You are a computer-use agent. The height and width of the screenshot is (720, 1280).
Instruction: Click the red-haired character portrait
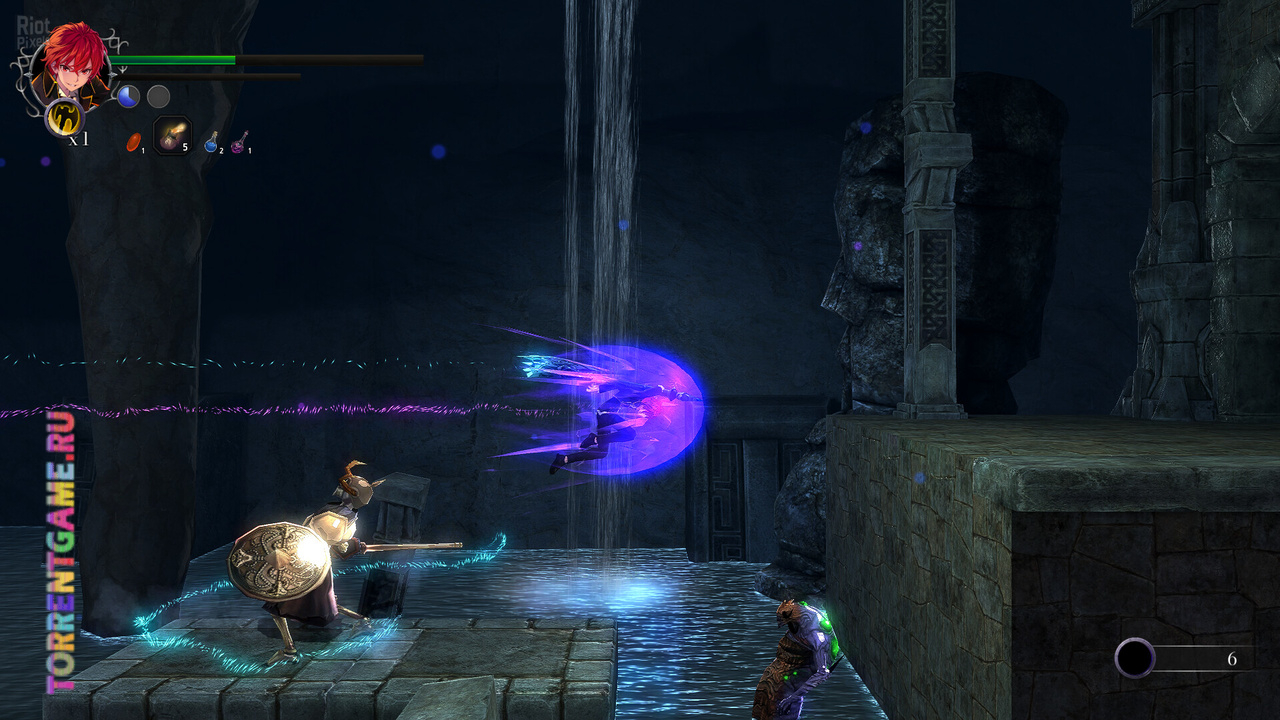(x=70, y=66)
